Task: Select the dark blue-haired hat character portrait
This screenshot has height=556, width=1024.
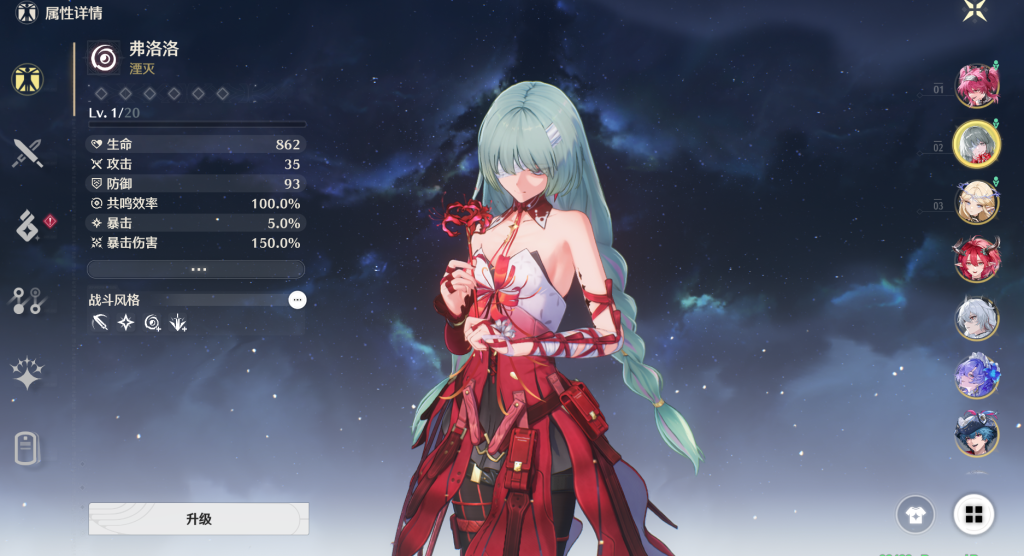Action: point(975,432)
